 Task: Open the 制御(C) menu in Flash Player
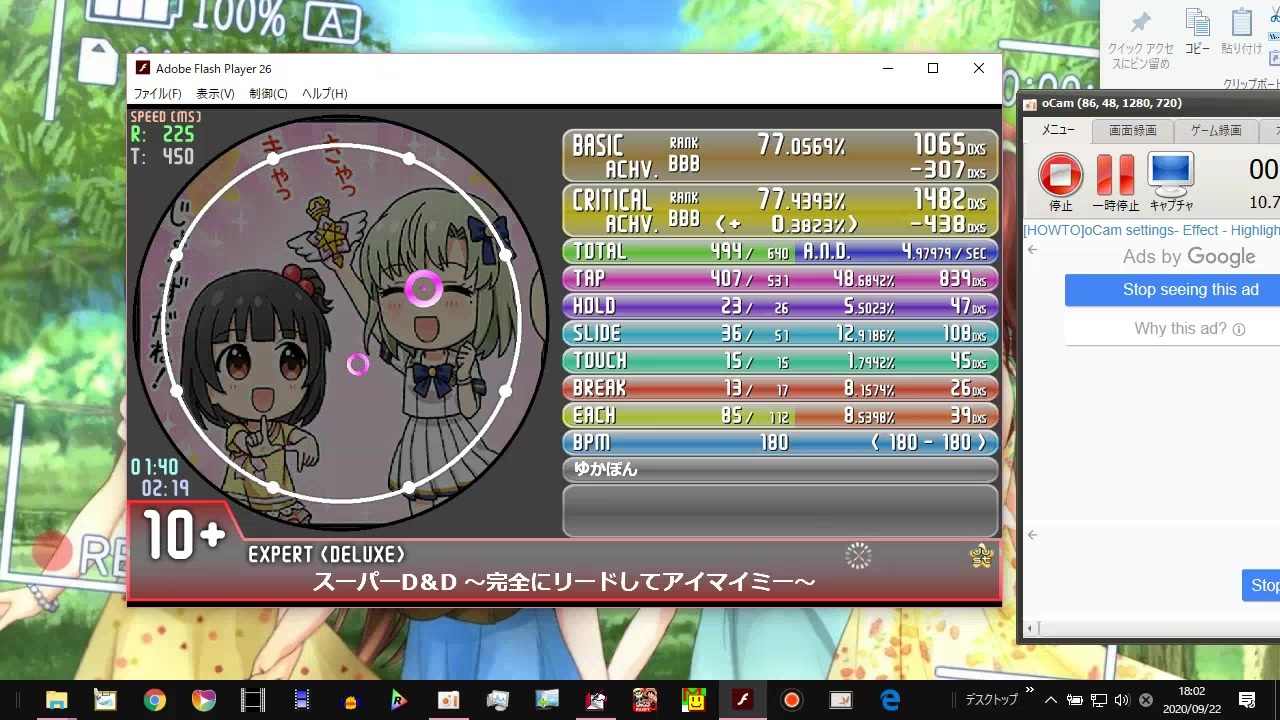point(267,93)
